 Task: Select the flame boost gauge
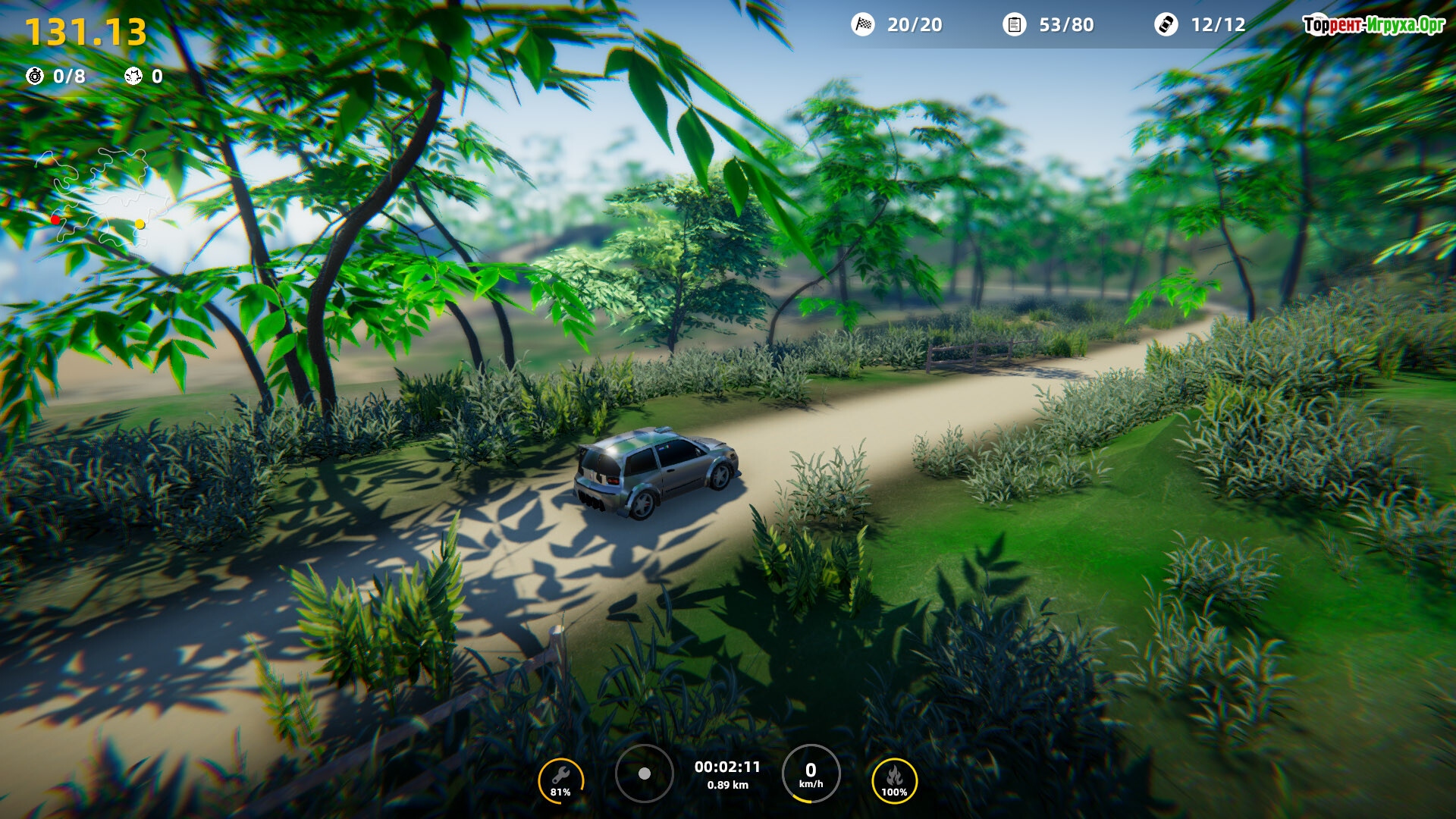coord(894,780)
